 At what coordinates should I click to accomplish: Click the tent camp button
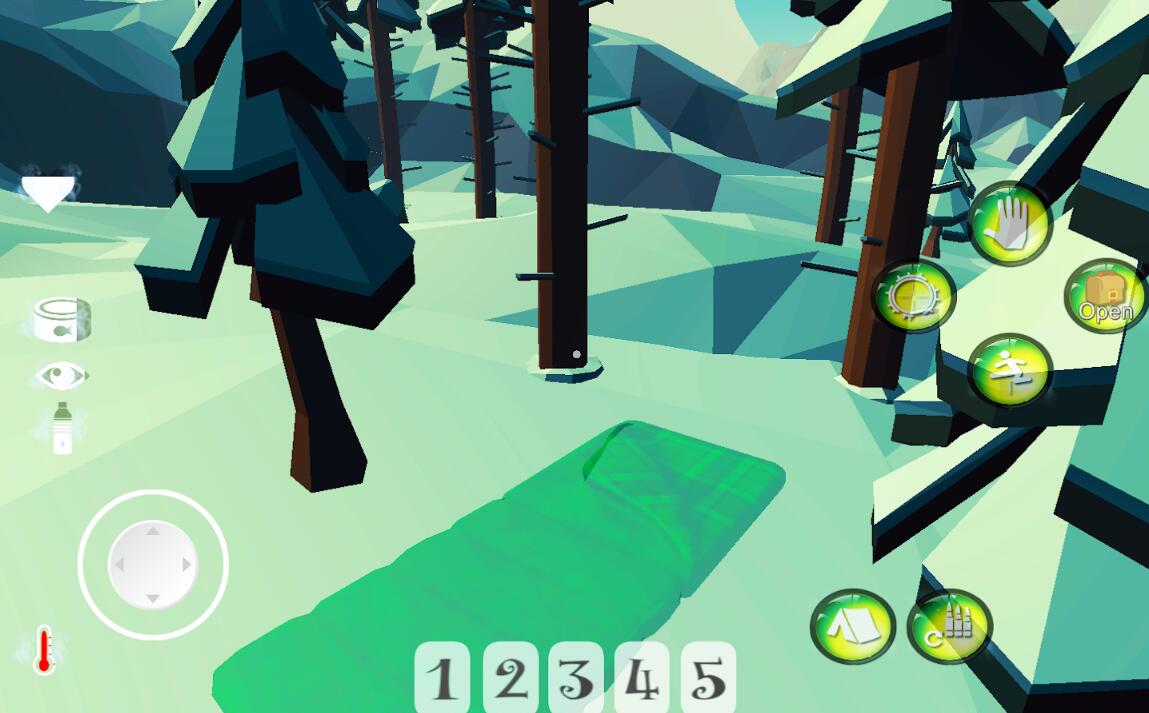pyautogui.click(x=852, y=626)
